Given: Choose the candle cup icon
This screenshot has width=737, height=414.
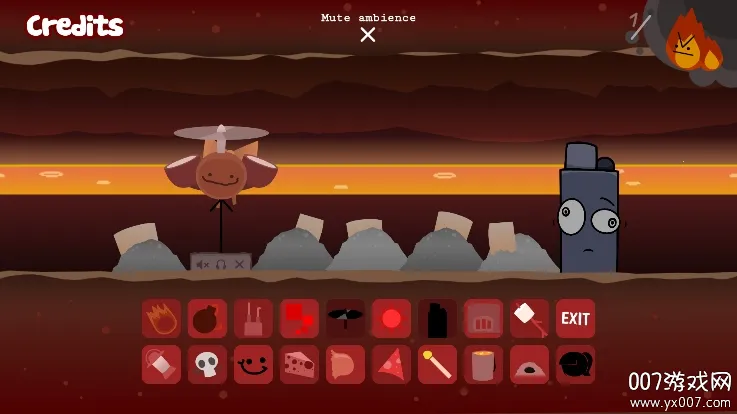Looking at the screenshot, I should point(484,365).
